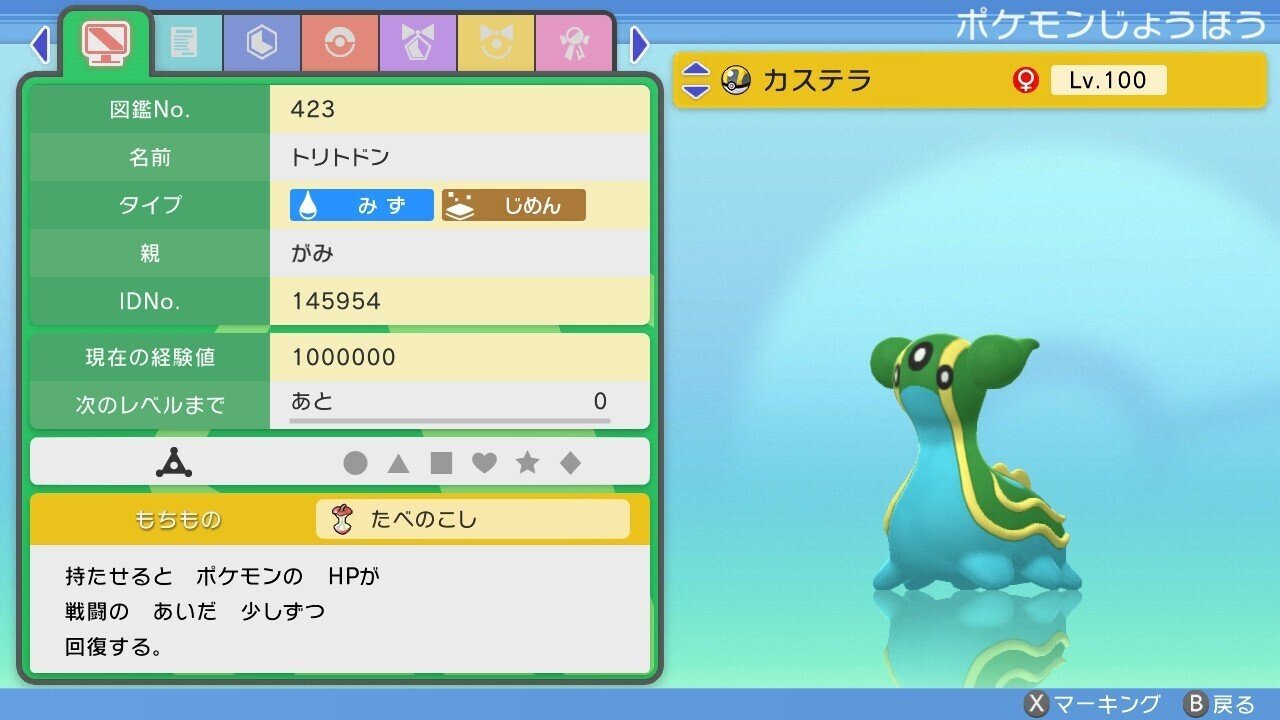Click the Master Ball icon beside カステラ
The width and height of the screenshot is (1280, 720).
tap(737, 81)
